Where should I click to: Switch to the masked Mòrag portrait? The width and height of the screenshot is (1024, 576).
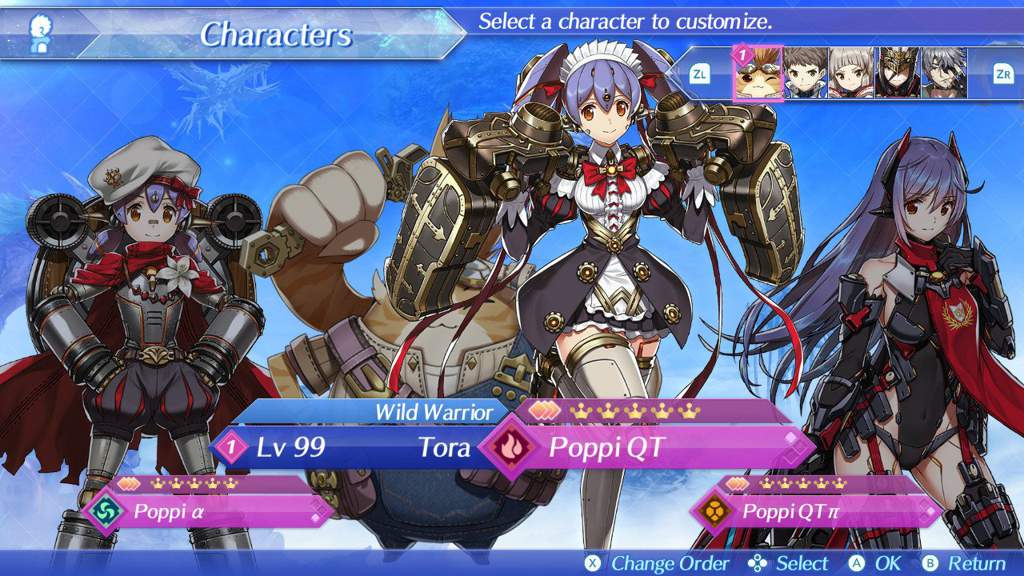coord(898,73)
